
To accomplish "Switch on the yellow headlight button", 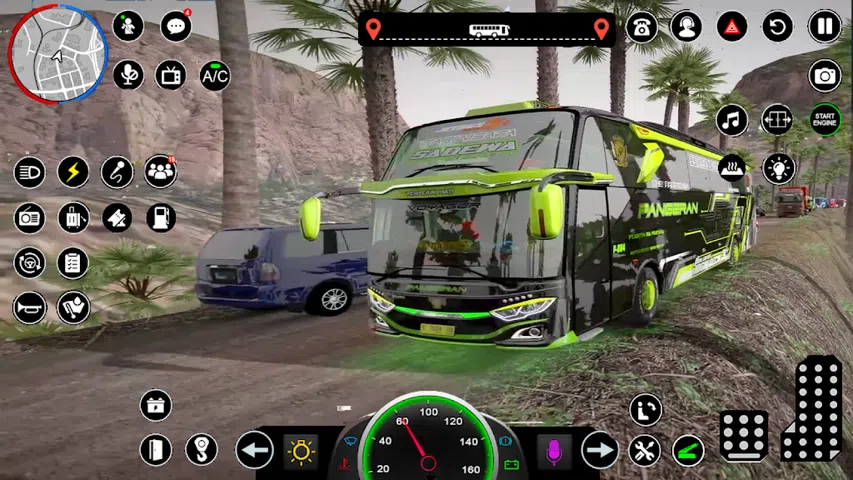I will tap(299, 450).
